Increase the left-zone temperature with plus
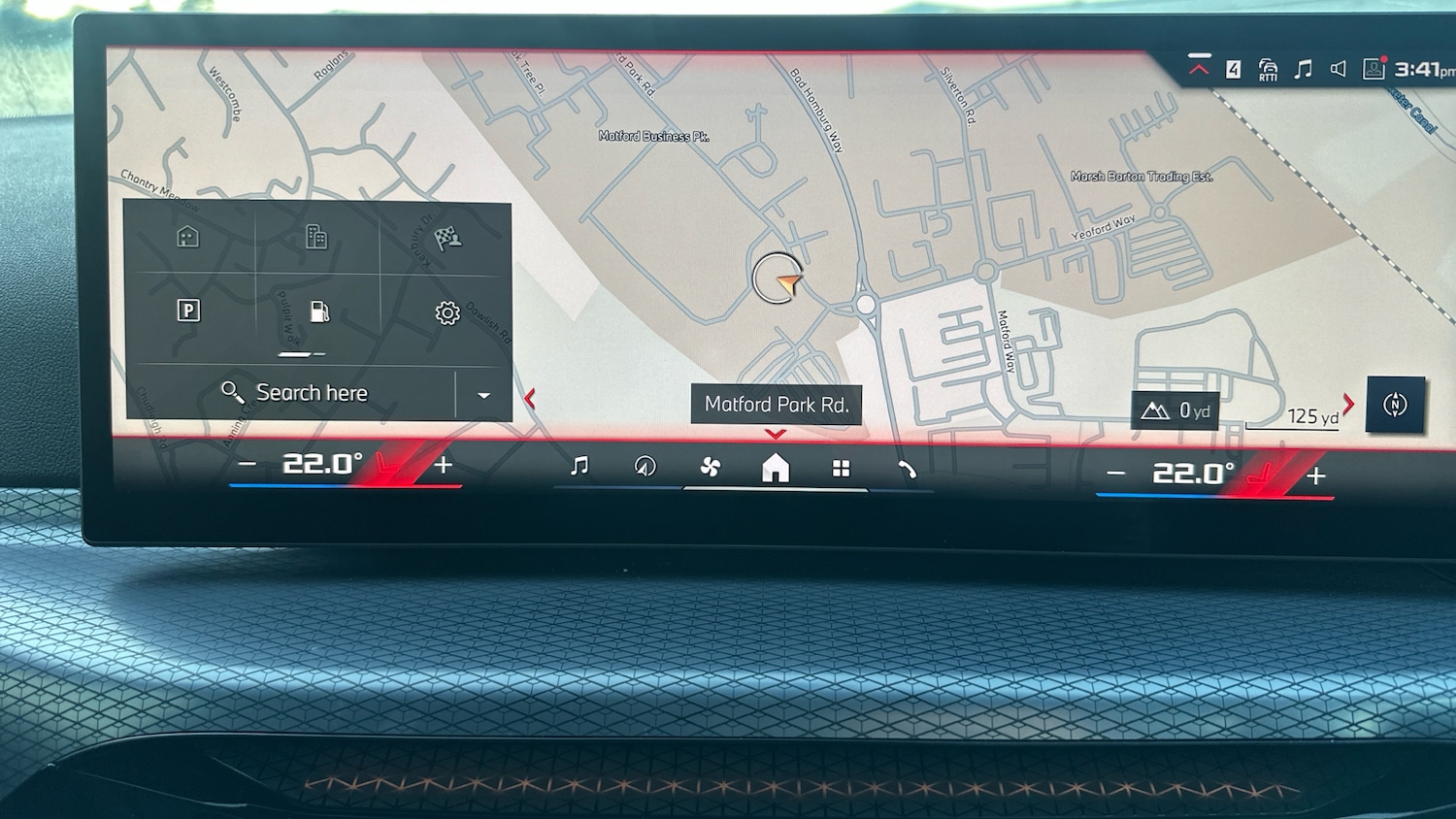1456x819 pixels. (x=444, y=465)
